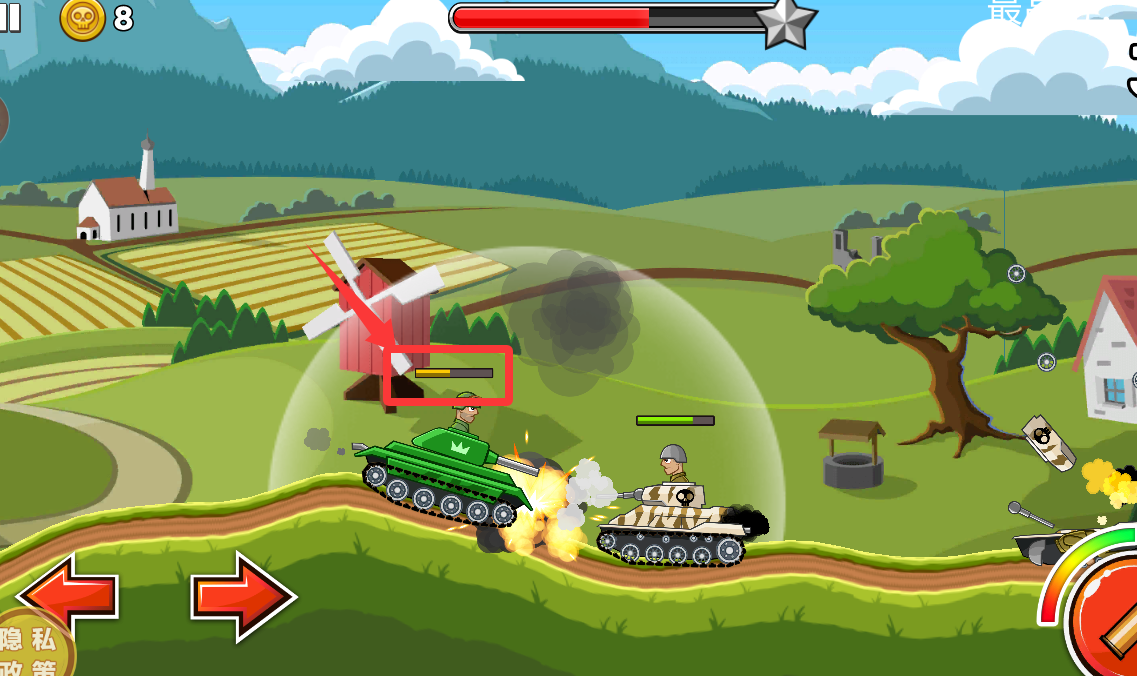Pause the game with the top-left button
The width and height of the screenshot is (1137, 676).
9,17
